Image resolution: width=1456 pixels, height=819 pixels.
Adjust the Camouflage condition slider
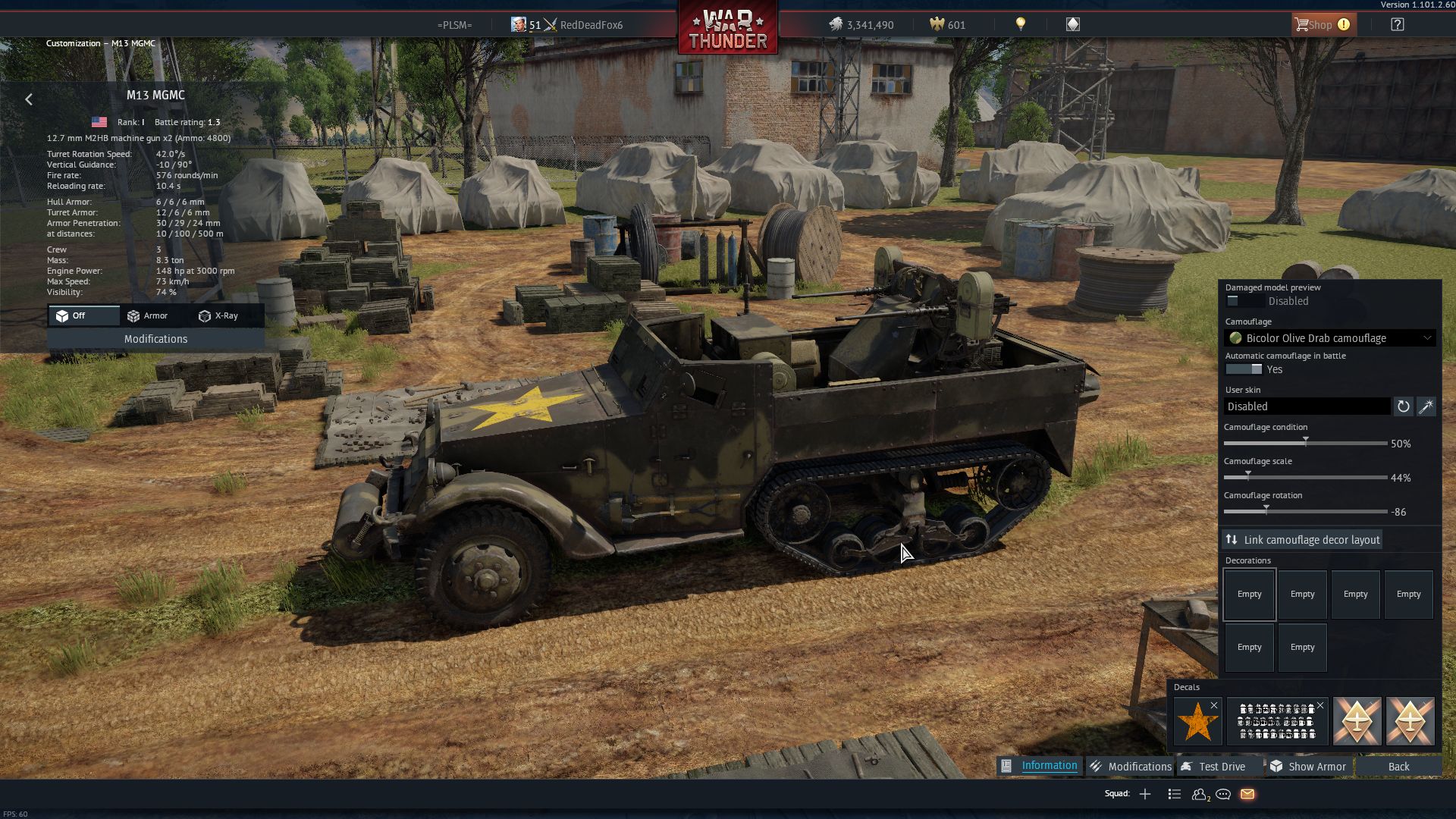coord(1305,443)
